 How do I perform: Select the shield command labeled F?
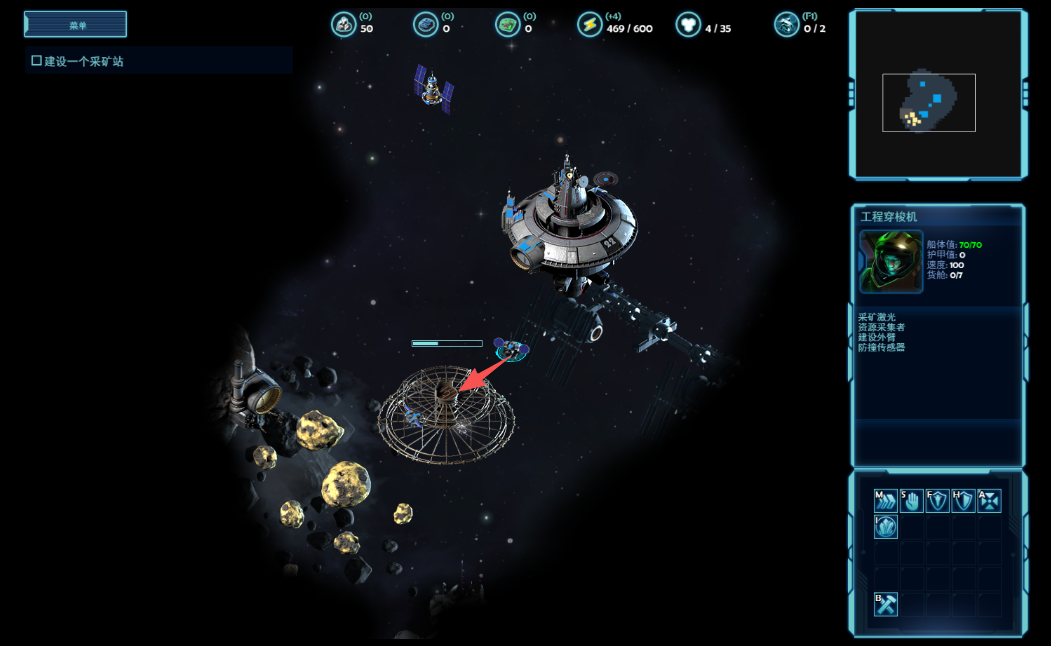point(937,500)
